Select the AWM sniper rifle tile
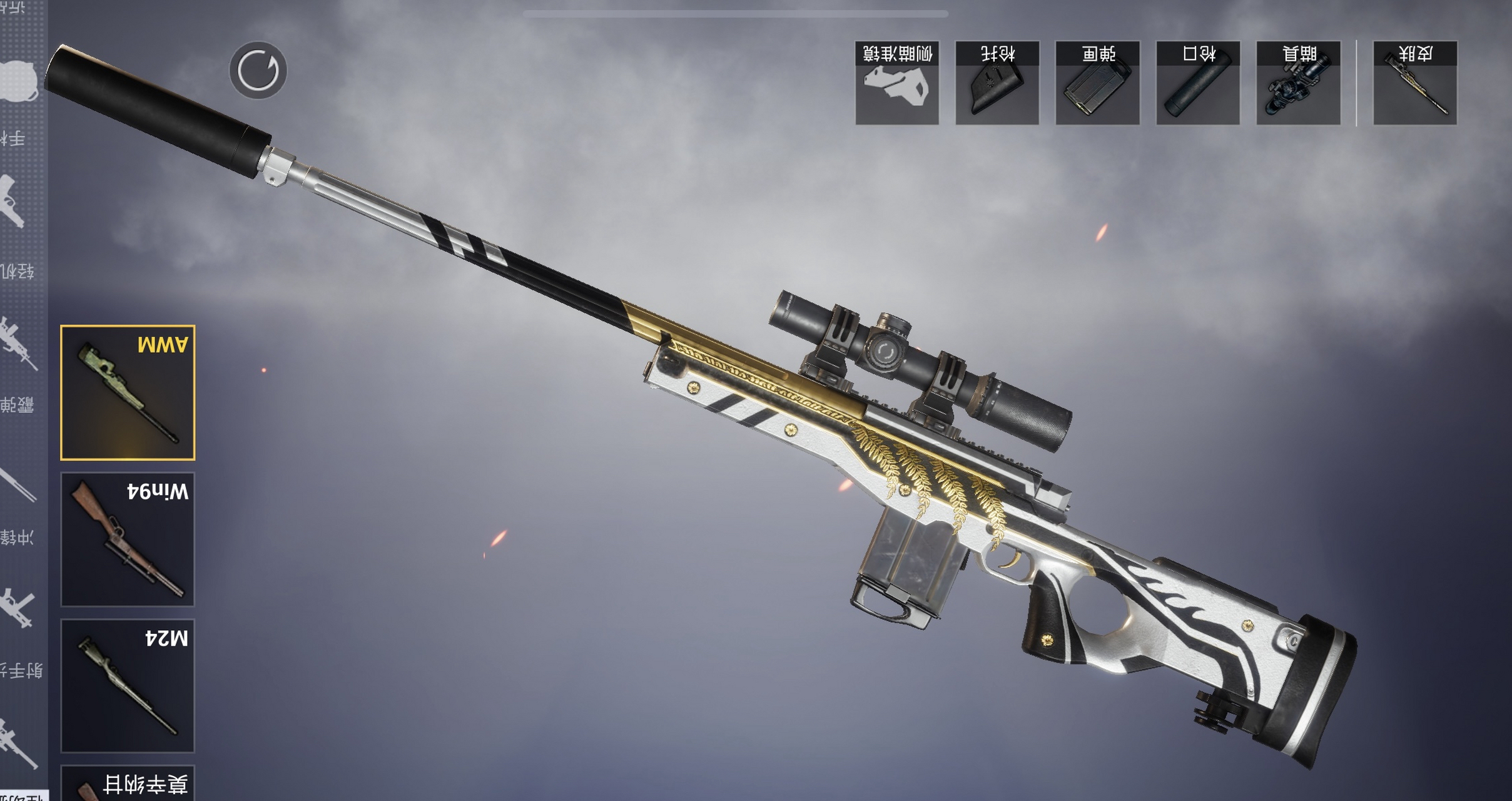The width and height of the screenshot is (1512, 801). click(128, 392)
